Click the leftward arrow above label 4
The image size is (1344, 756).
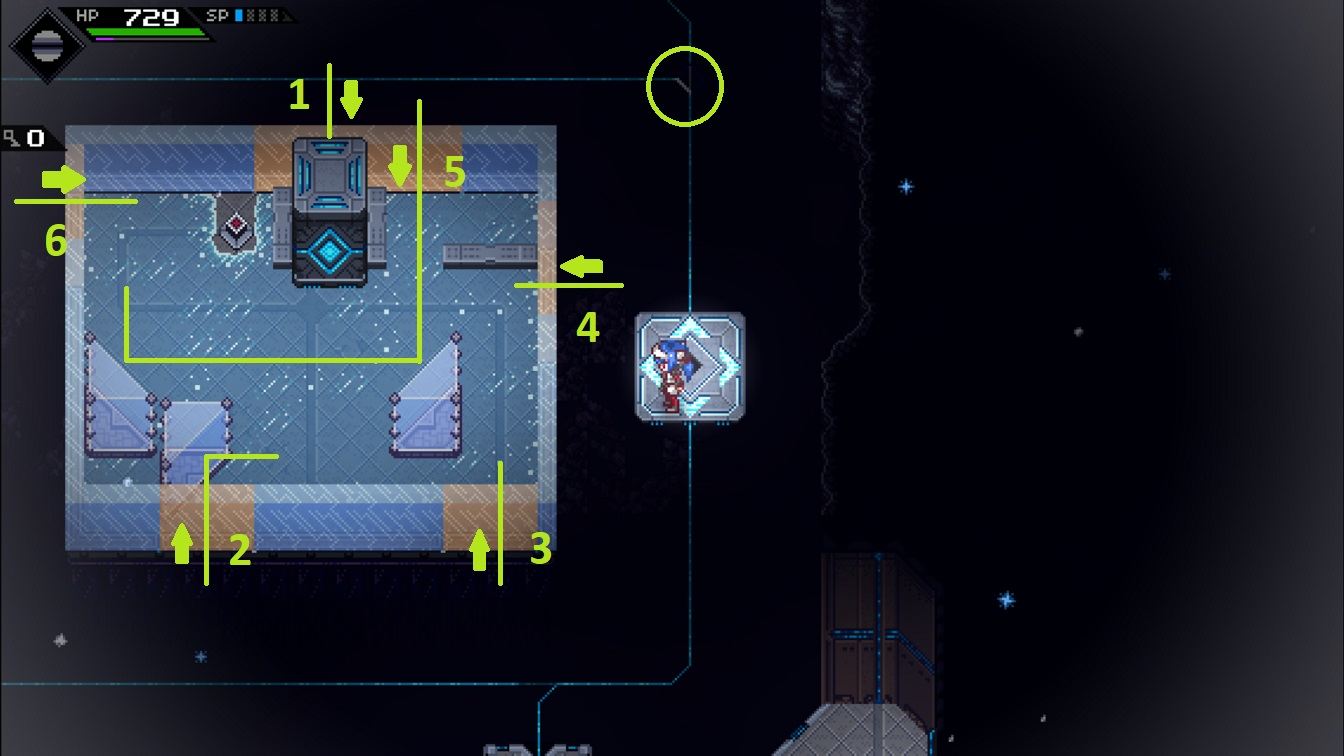(x=583, y=265)
